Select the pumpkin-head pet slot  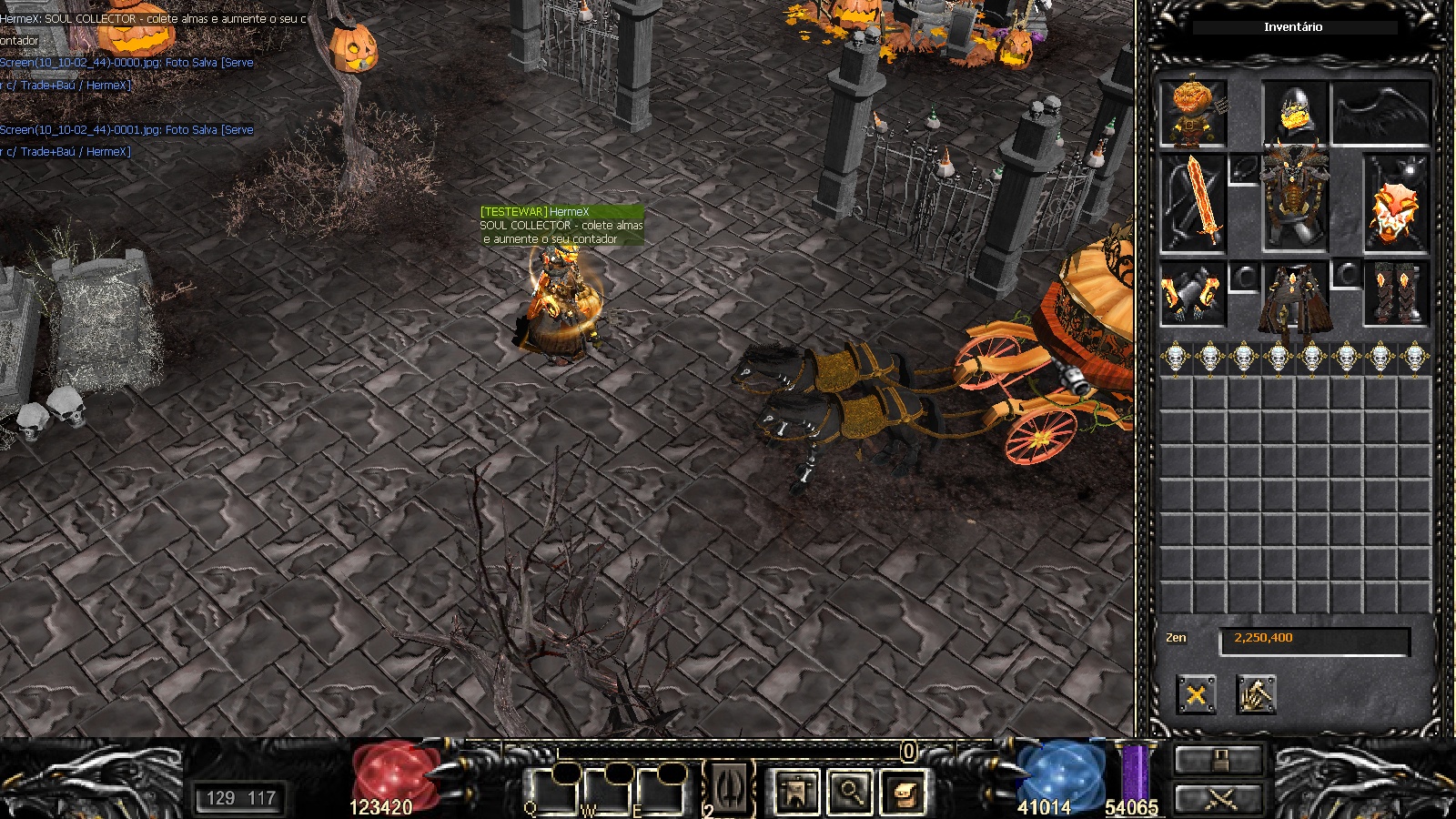[x=1193, y=114]
